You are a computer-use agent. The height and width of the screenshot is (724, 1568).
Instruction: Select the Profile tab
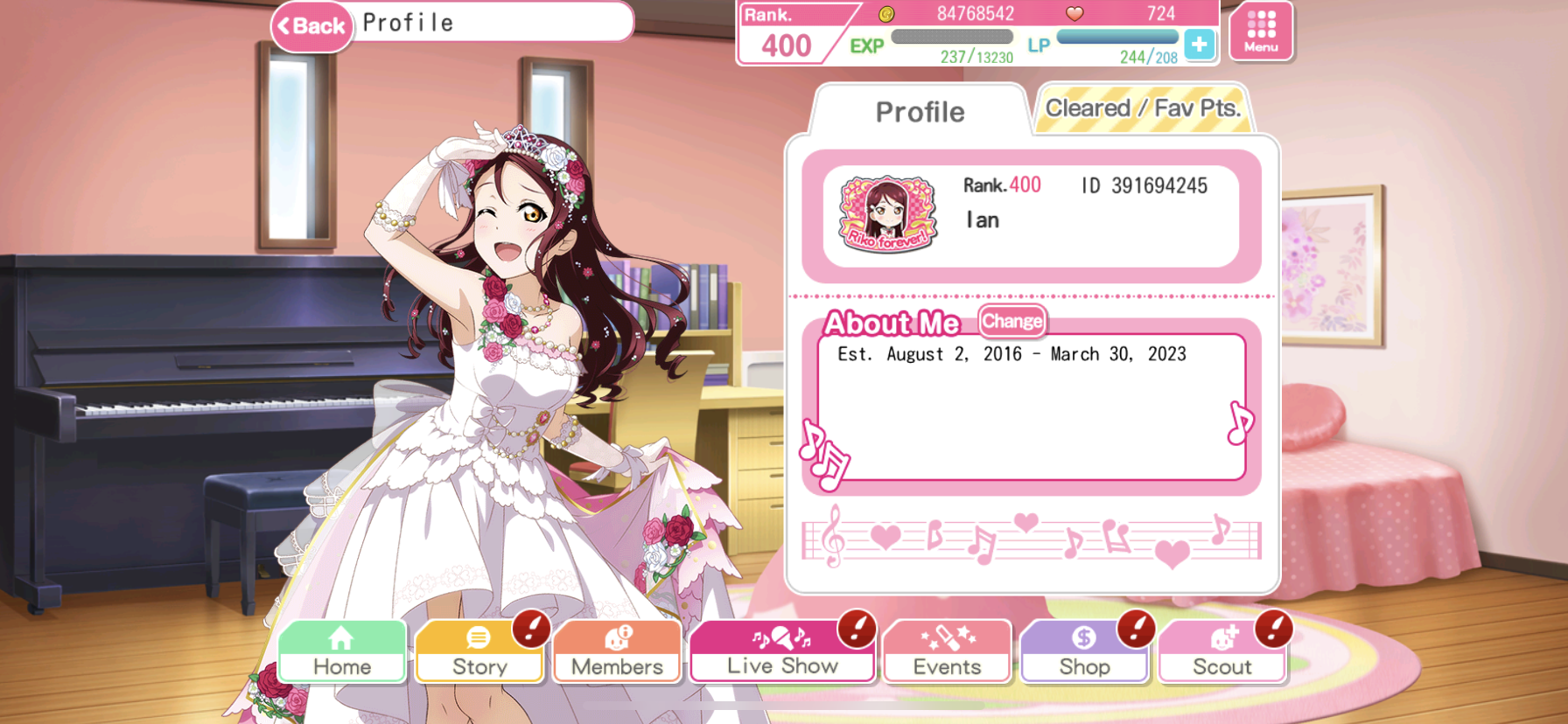tap(920, 112)
